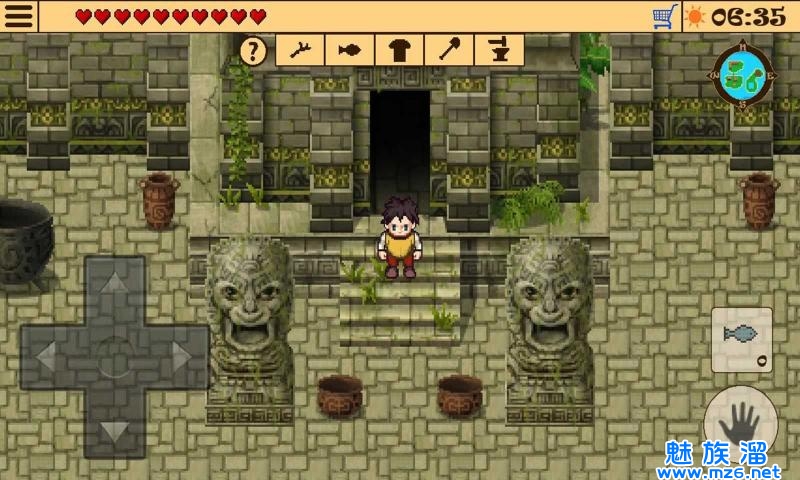Open the question mark help button
The width and height of the screenshot is (800, 480).
point(256,50)
